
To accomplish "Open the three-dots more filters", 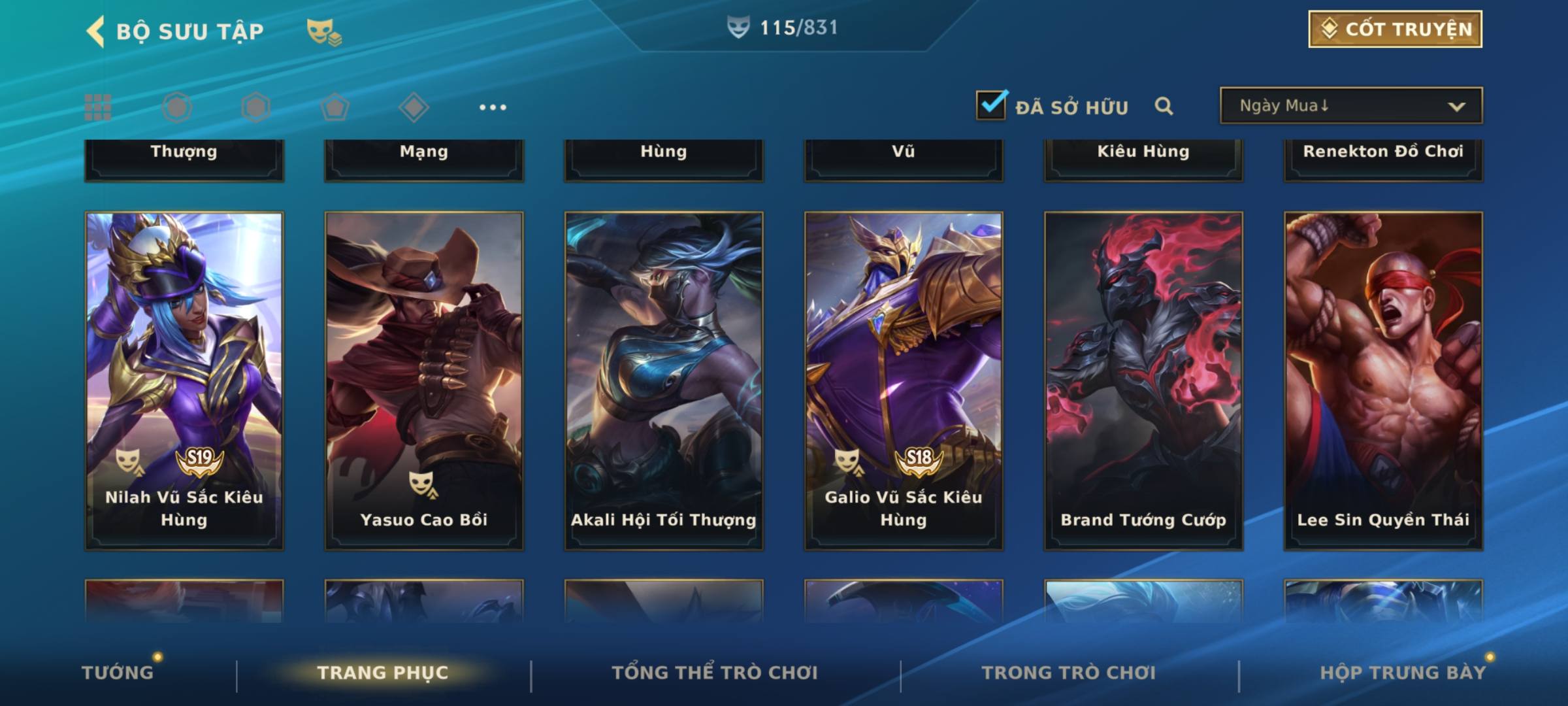I will coord(493,107).
